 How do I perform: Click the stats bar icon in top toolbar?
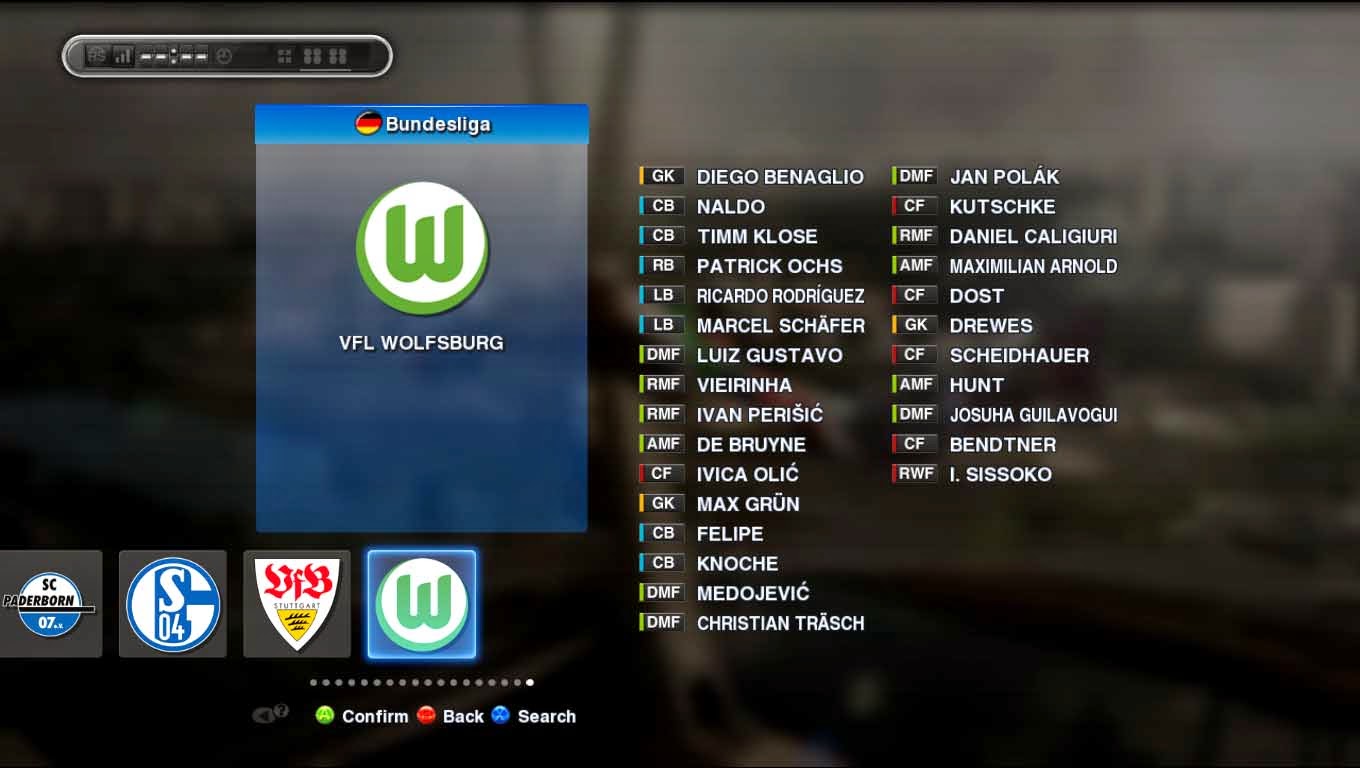click(x=122, y=56)
